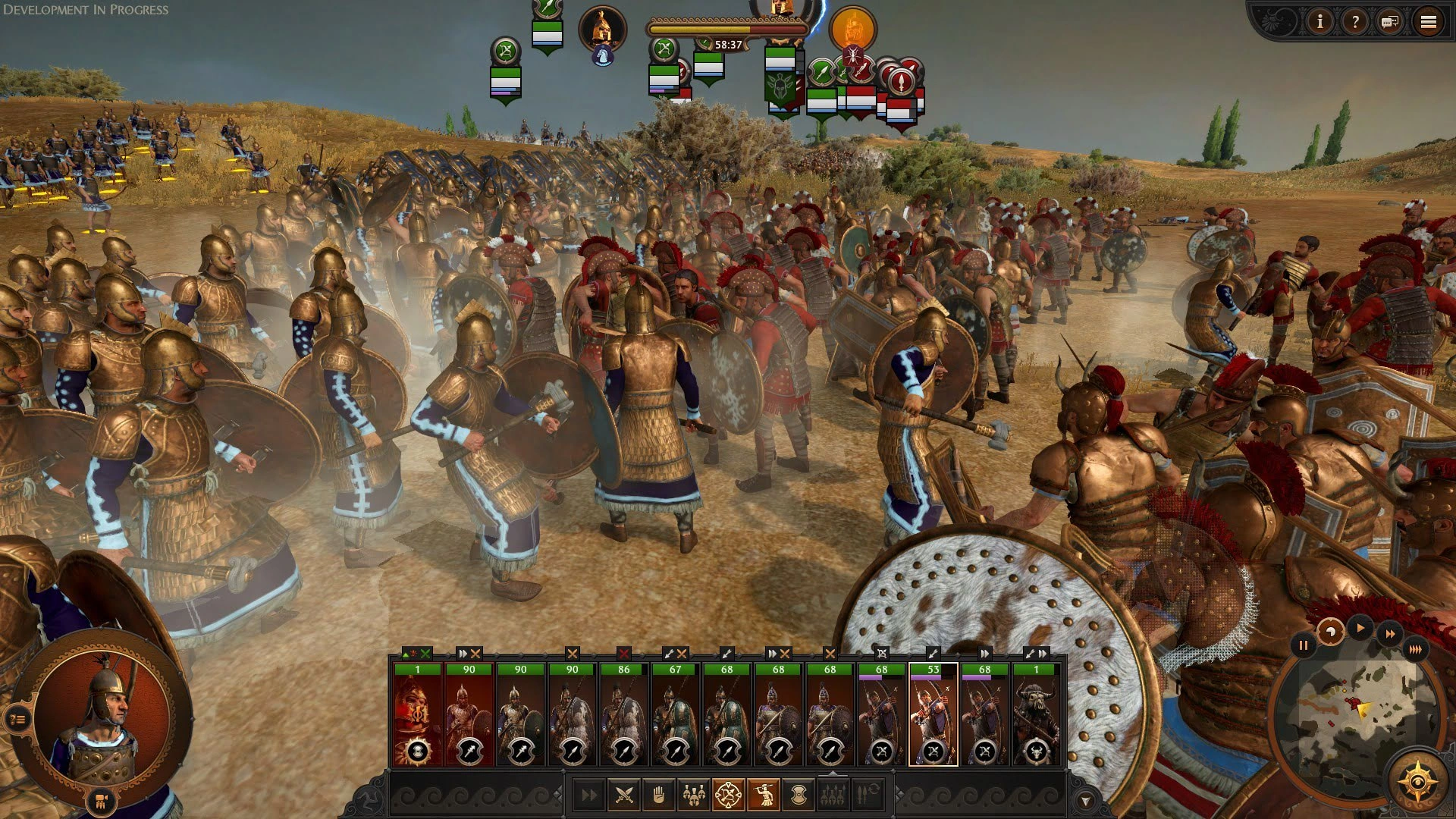The width and height of the screenshot is (1456, 819).
Task: Show battle info with the i button
Action: [1319, 22]
